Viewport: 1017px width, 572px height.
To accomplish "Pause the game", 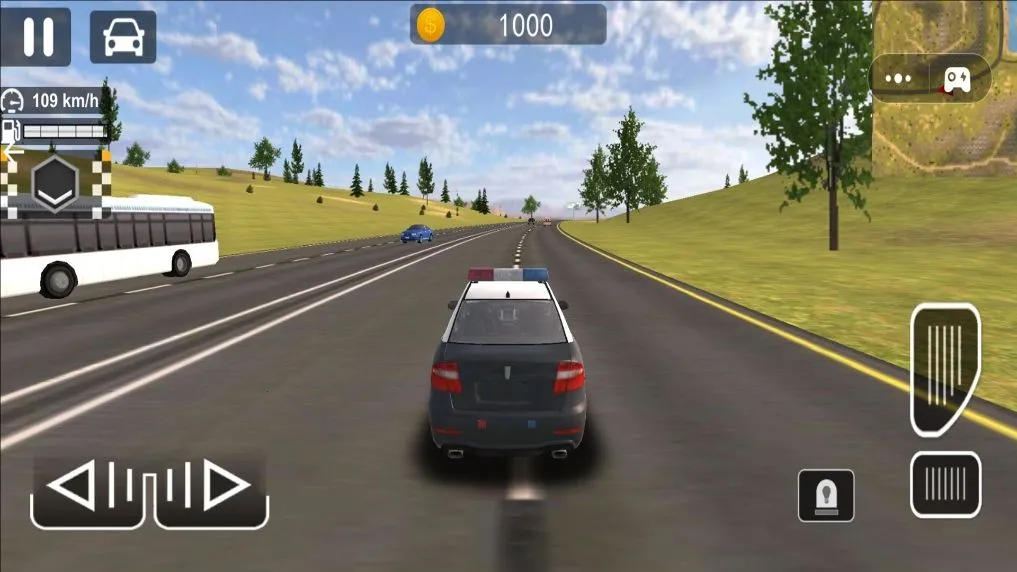I will [x=36, y=37].
